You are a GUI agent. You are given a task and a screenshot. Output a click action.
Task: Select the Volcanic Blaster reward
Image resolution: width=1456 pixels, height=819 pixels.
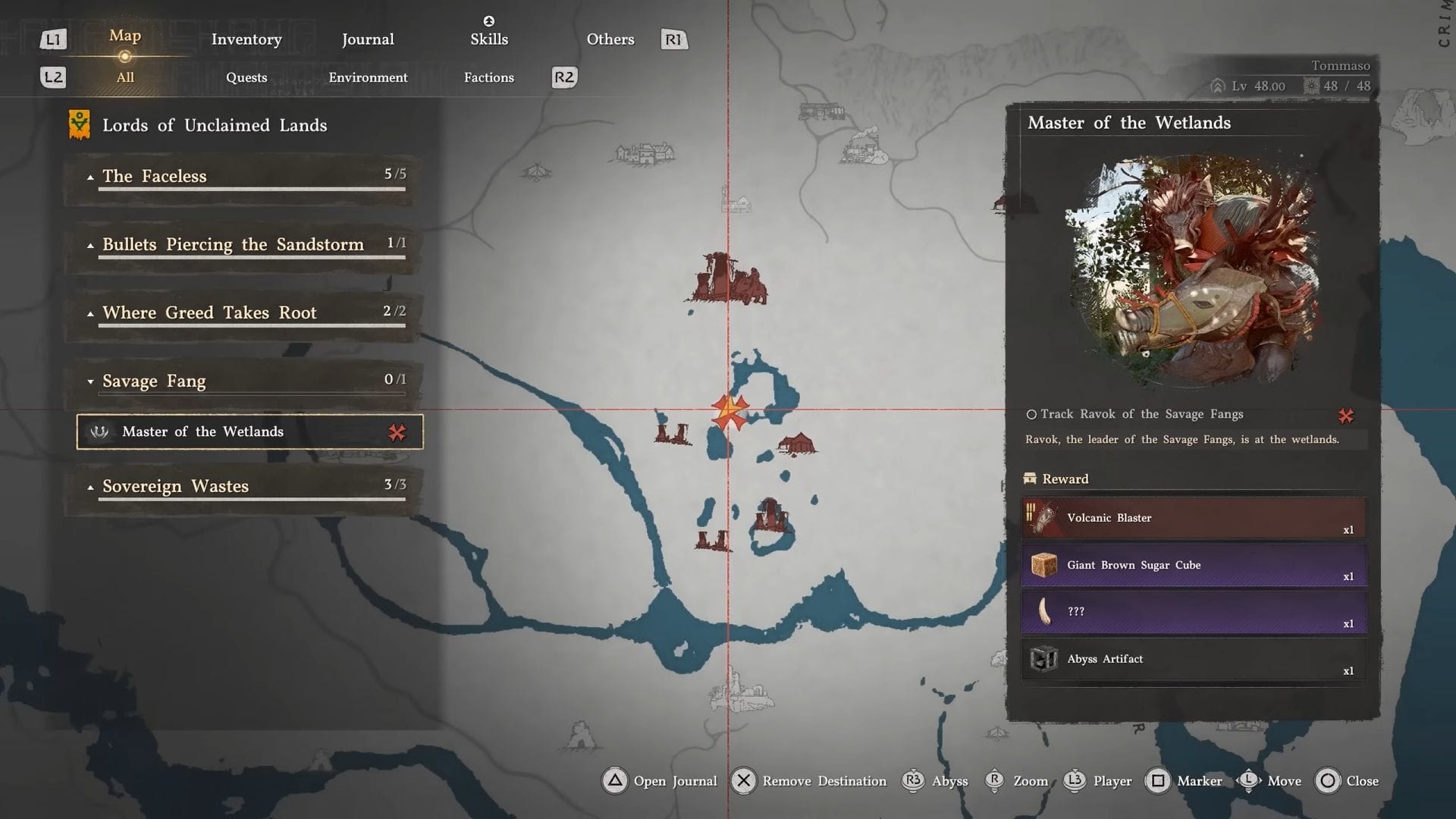click(1194, 518)
